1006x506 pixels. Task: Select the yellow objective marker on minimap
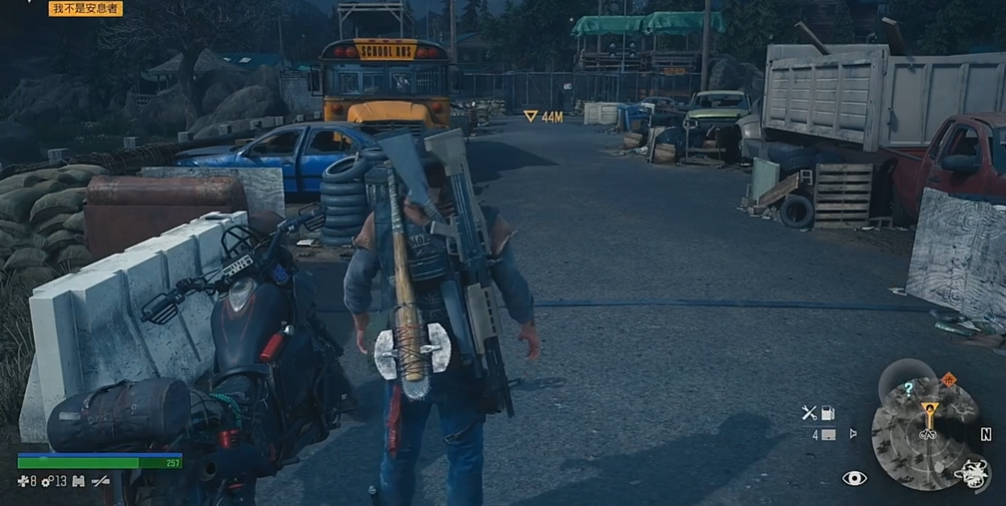pyautogui.click(x=929, y=410)
